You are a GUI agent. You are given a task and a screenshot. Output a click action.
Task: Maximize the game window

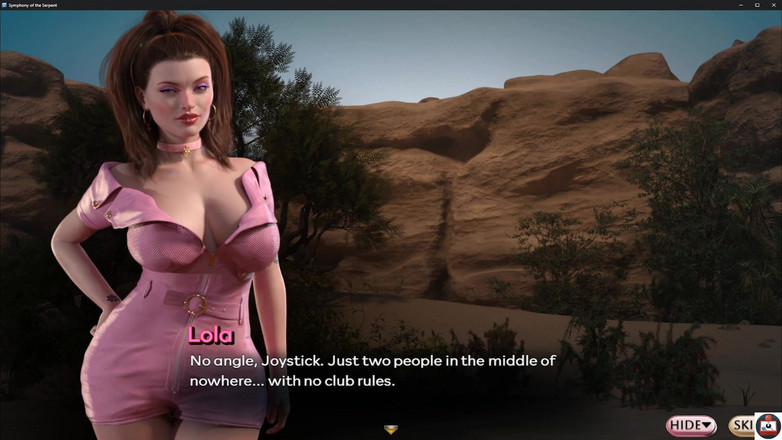point(757,5)
